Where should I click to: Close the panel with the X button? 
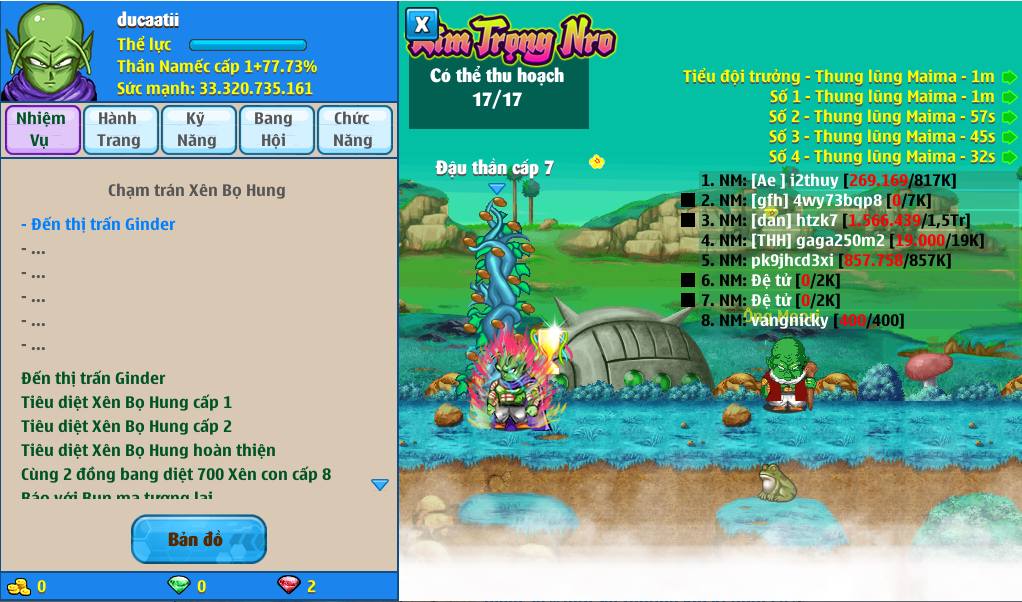tap(422, 24)
